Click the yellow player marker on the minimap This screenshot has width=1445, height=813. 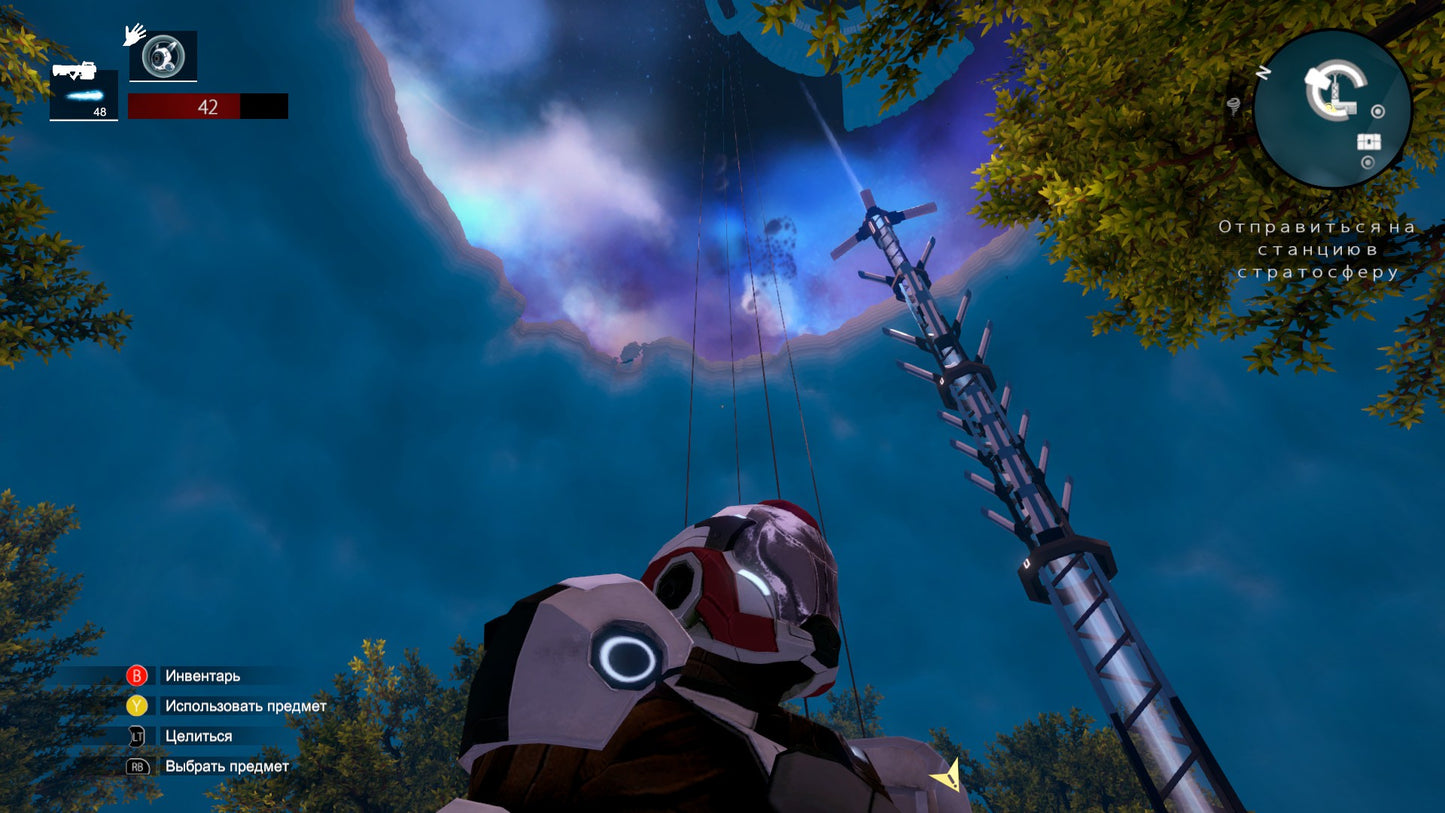coord(1330,107)
